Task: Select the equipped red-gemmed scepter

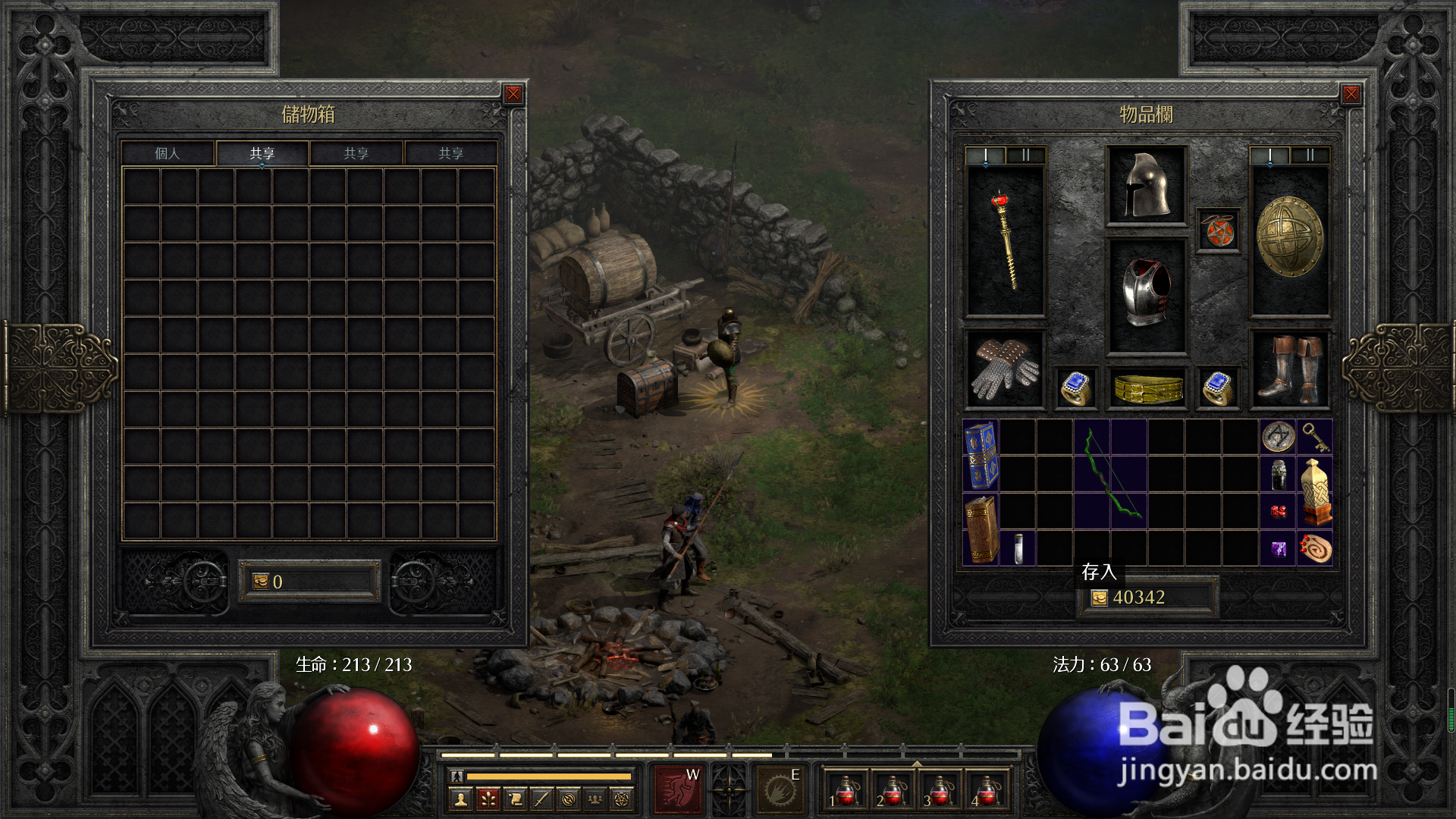Action: pos(1005,240)
